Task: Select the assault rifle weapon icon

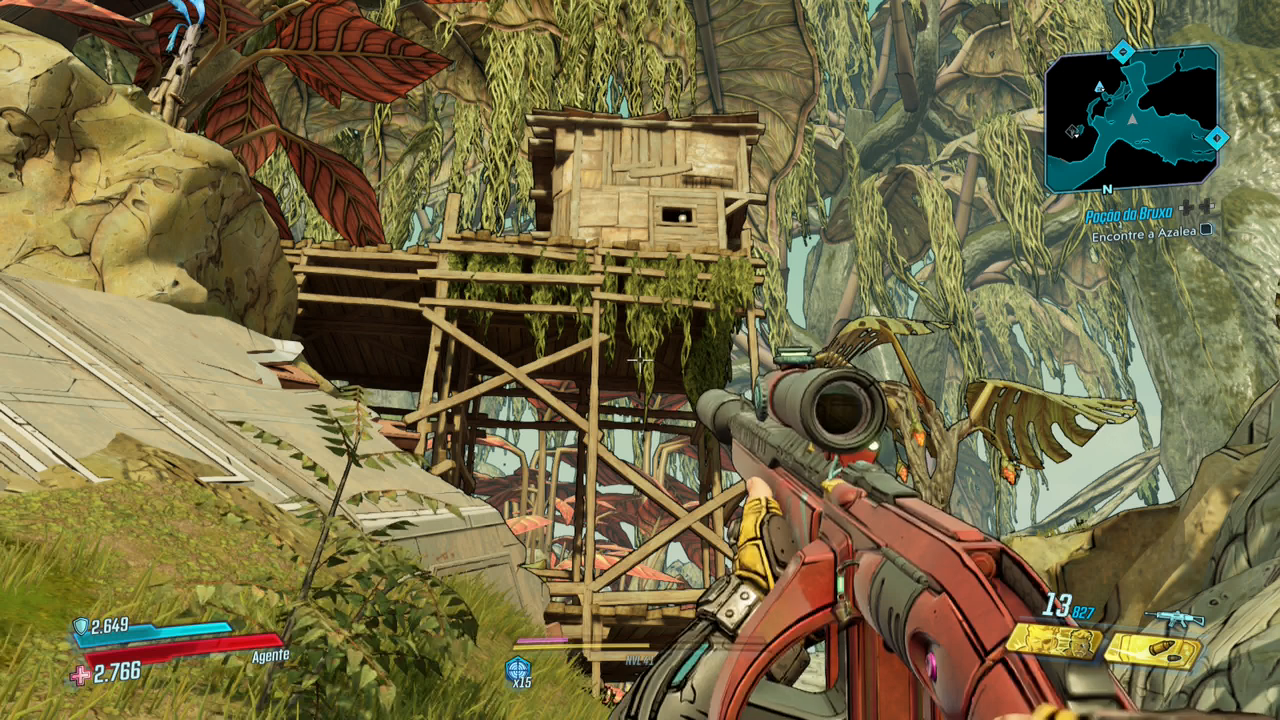Action: click(1174, 618)
